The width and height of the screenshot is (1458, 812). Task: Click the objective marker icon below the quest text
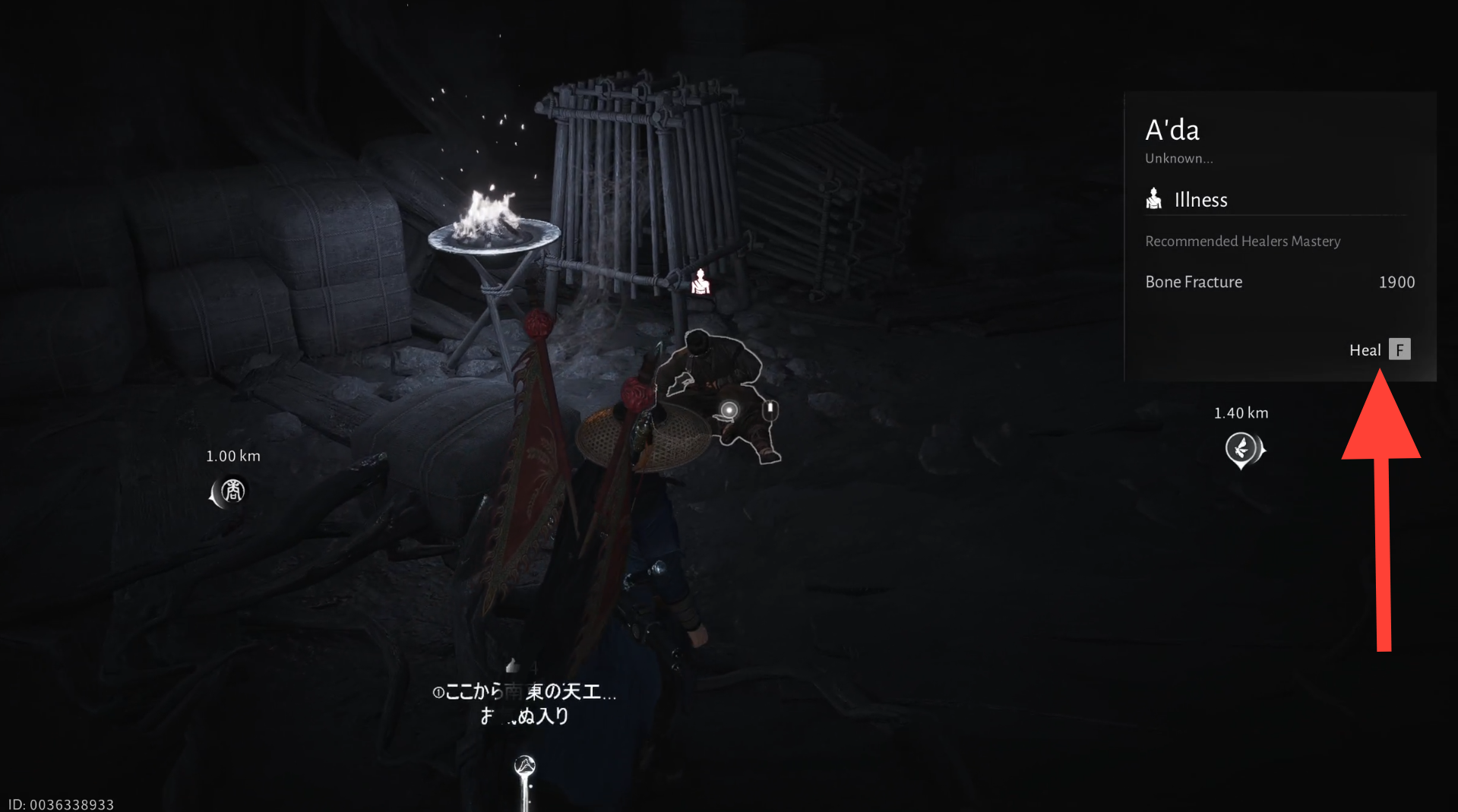tap(525, 766)
